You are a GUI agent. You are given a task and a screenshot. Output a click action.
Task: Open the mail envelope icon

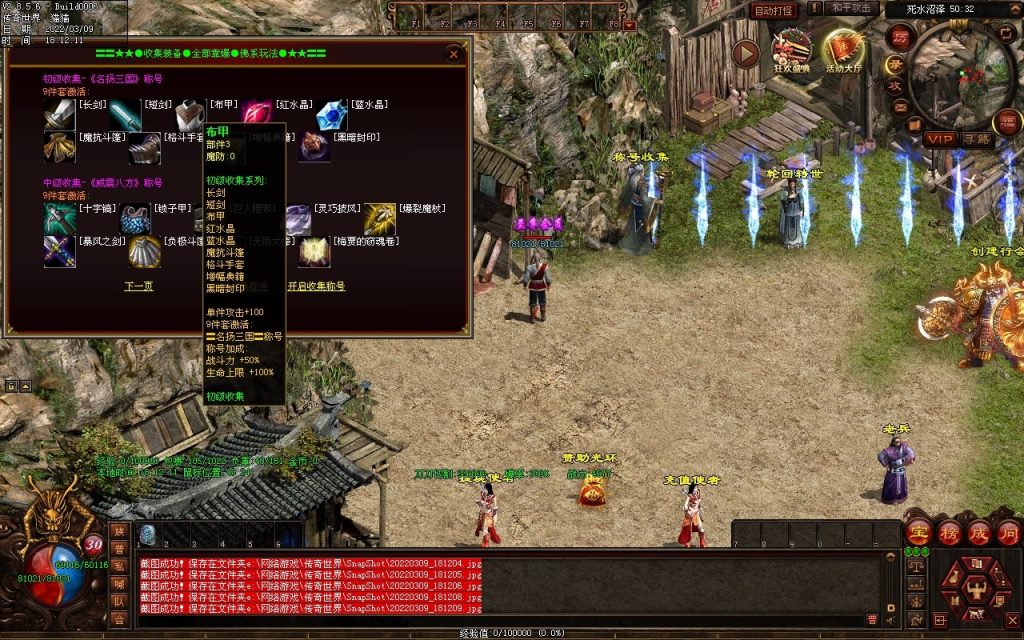(901, 106)
